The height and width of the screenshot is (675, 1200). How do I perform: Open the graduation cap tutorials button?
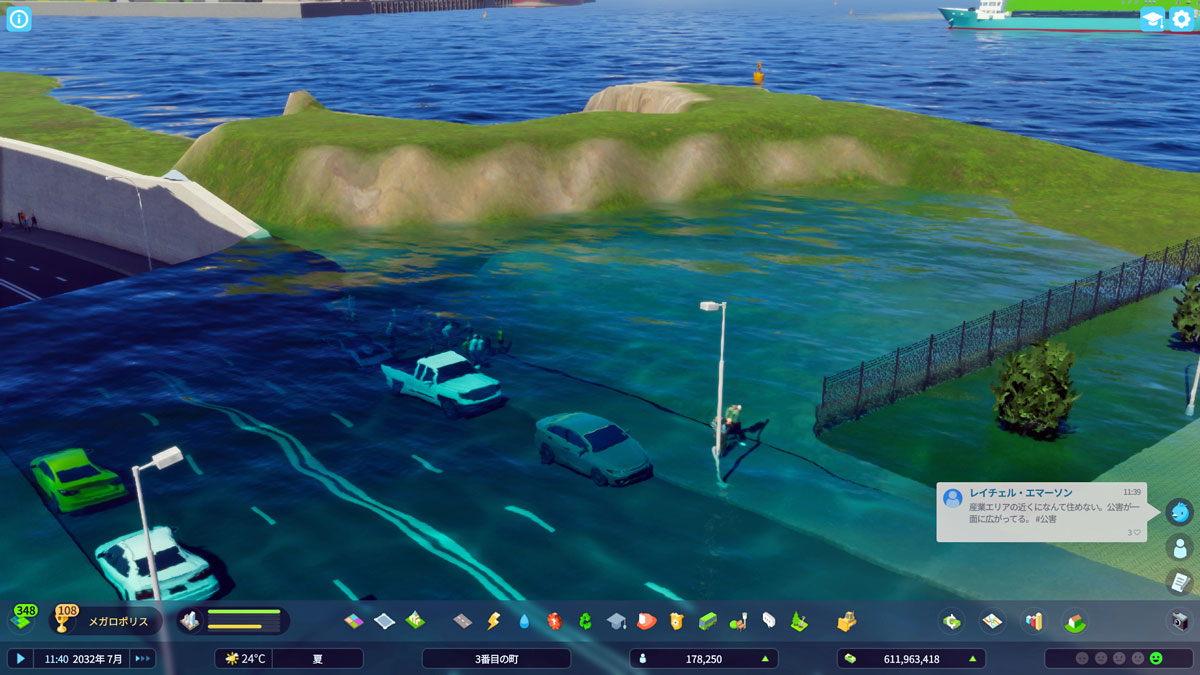(x=1152, y=19)
